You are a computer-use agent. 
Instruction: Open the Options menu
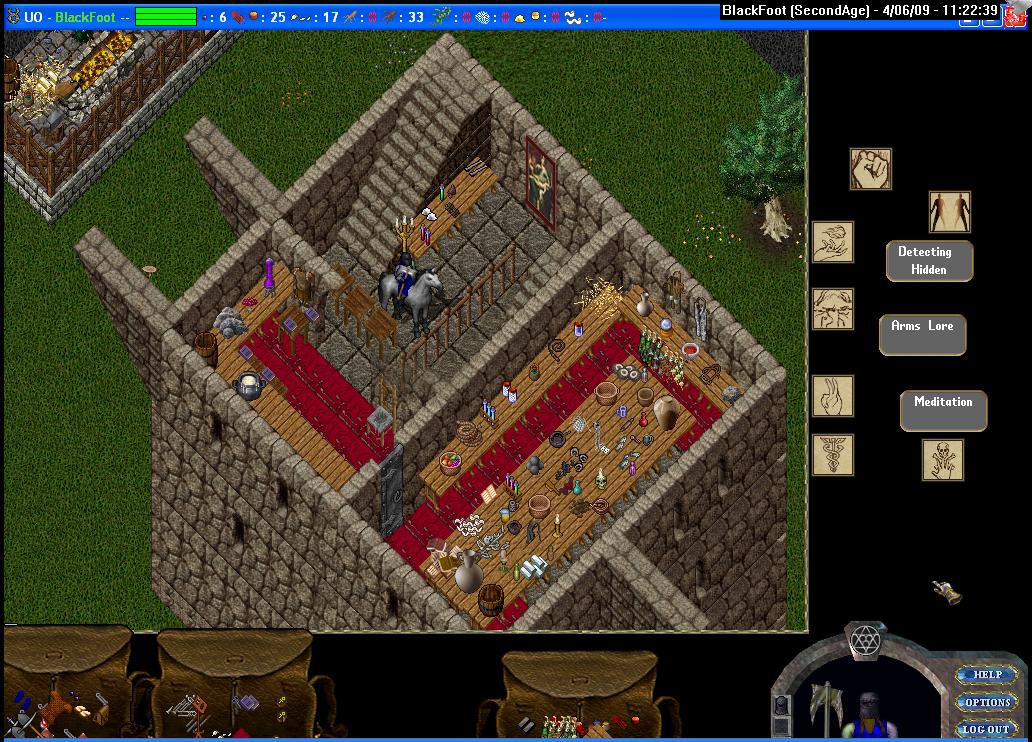[987, 702]
